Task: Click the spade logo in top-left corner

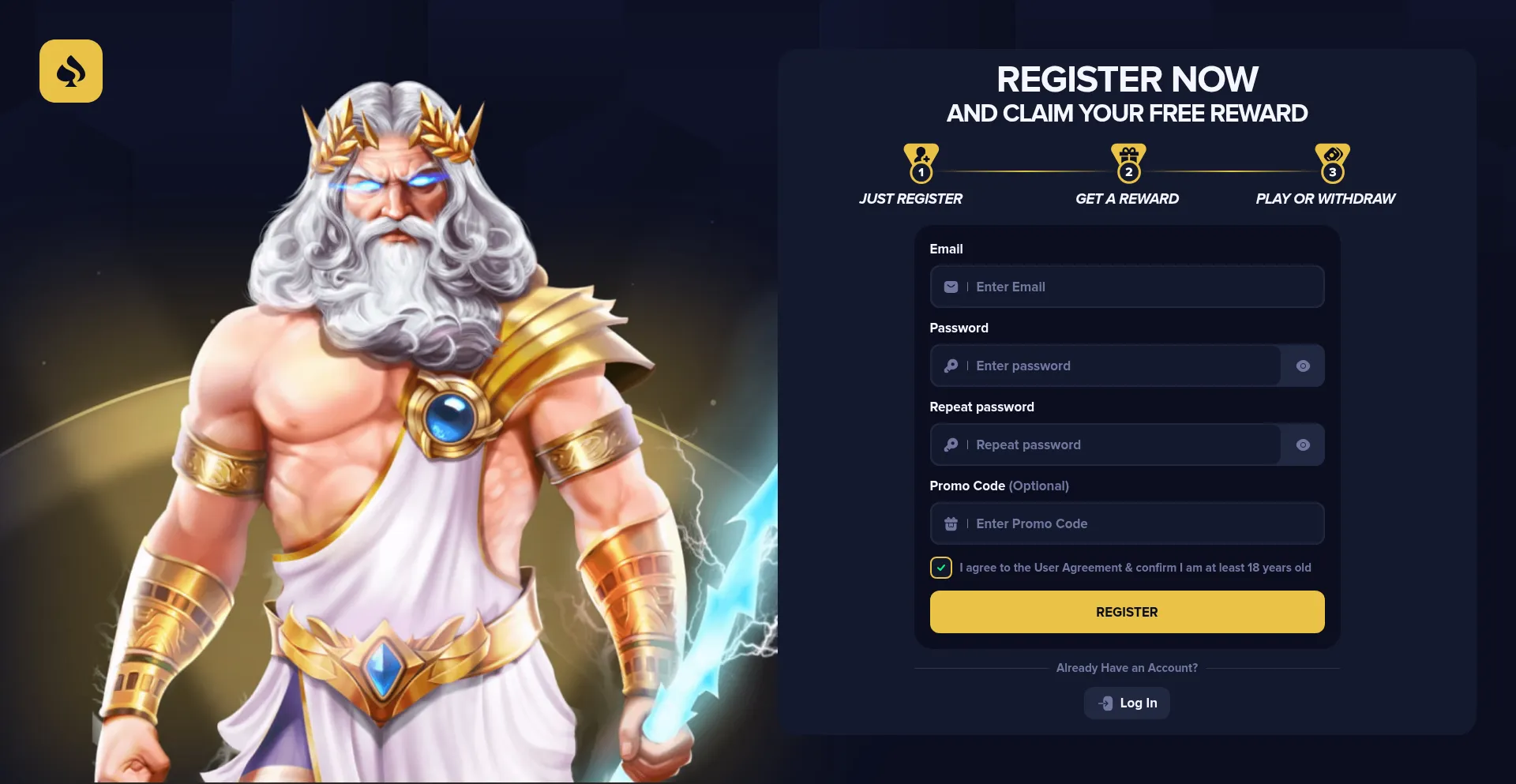Action: point(71,71)
